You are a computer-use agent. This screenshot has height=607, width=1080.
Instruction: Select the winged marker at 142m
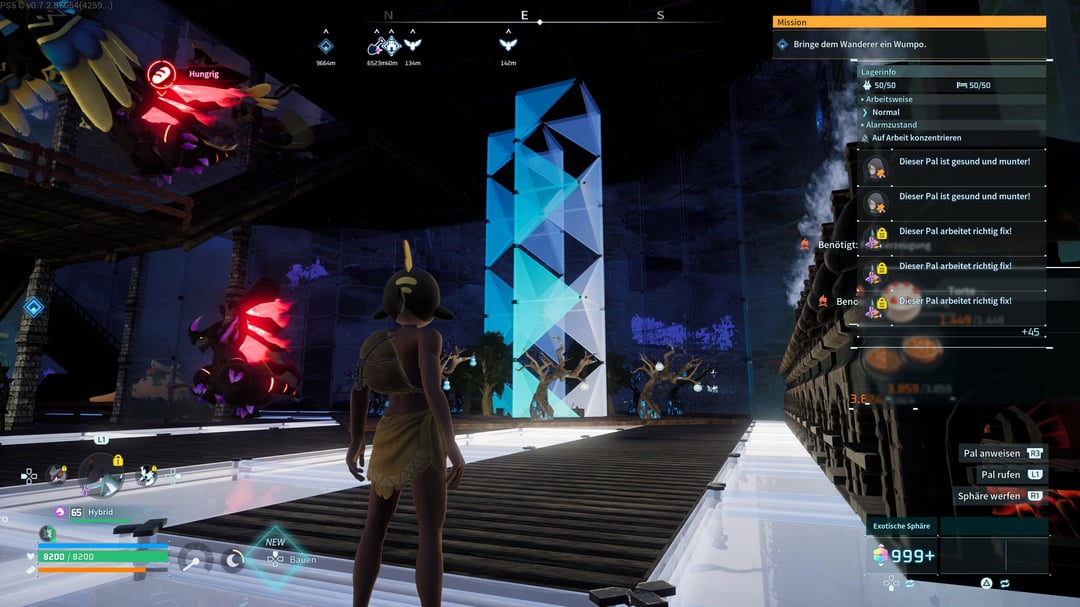point(508,46)
